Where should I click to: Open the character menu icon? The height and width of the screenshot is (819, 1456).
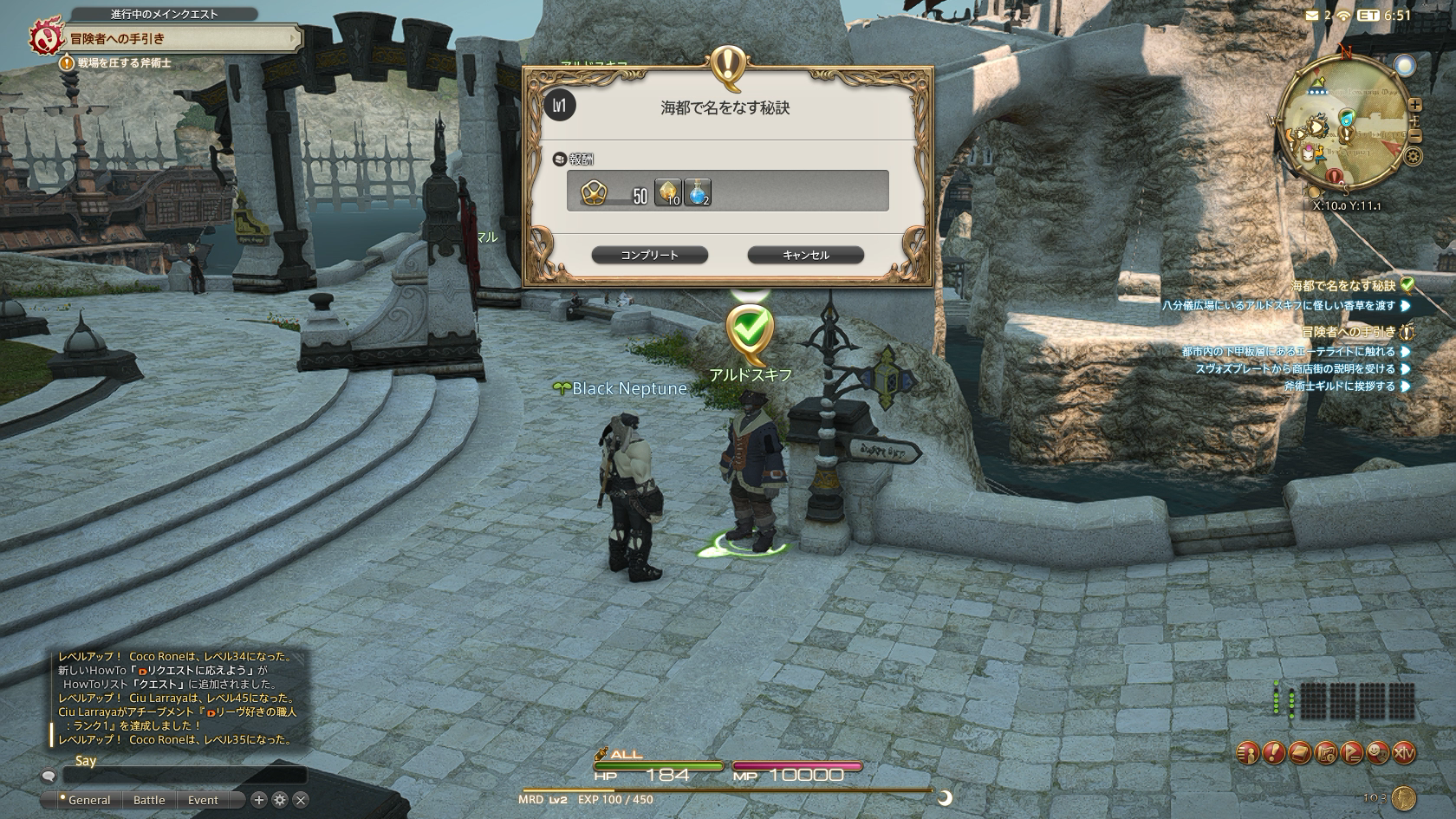click(1247, 753)
